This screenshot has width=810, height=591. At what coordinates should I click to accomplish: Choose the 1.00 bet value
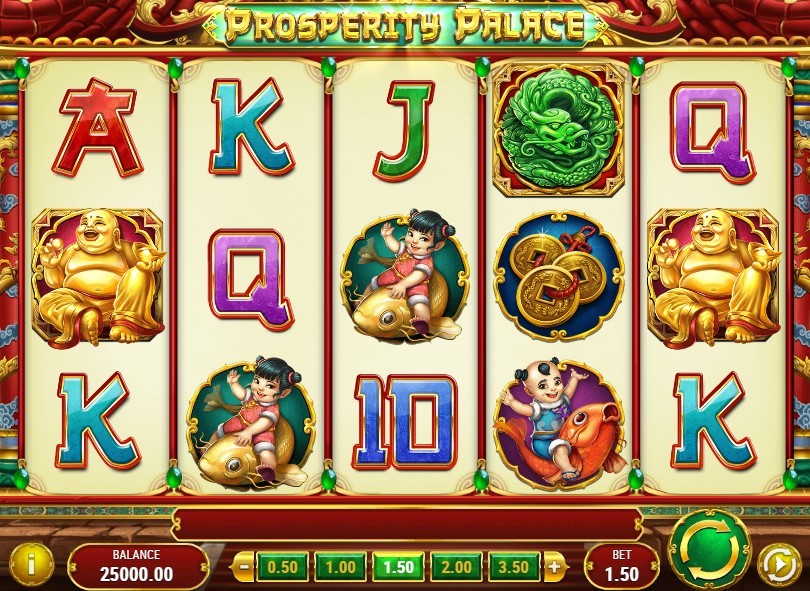pyautogui.click(x=340, y=567)
